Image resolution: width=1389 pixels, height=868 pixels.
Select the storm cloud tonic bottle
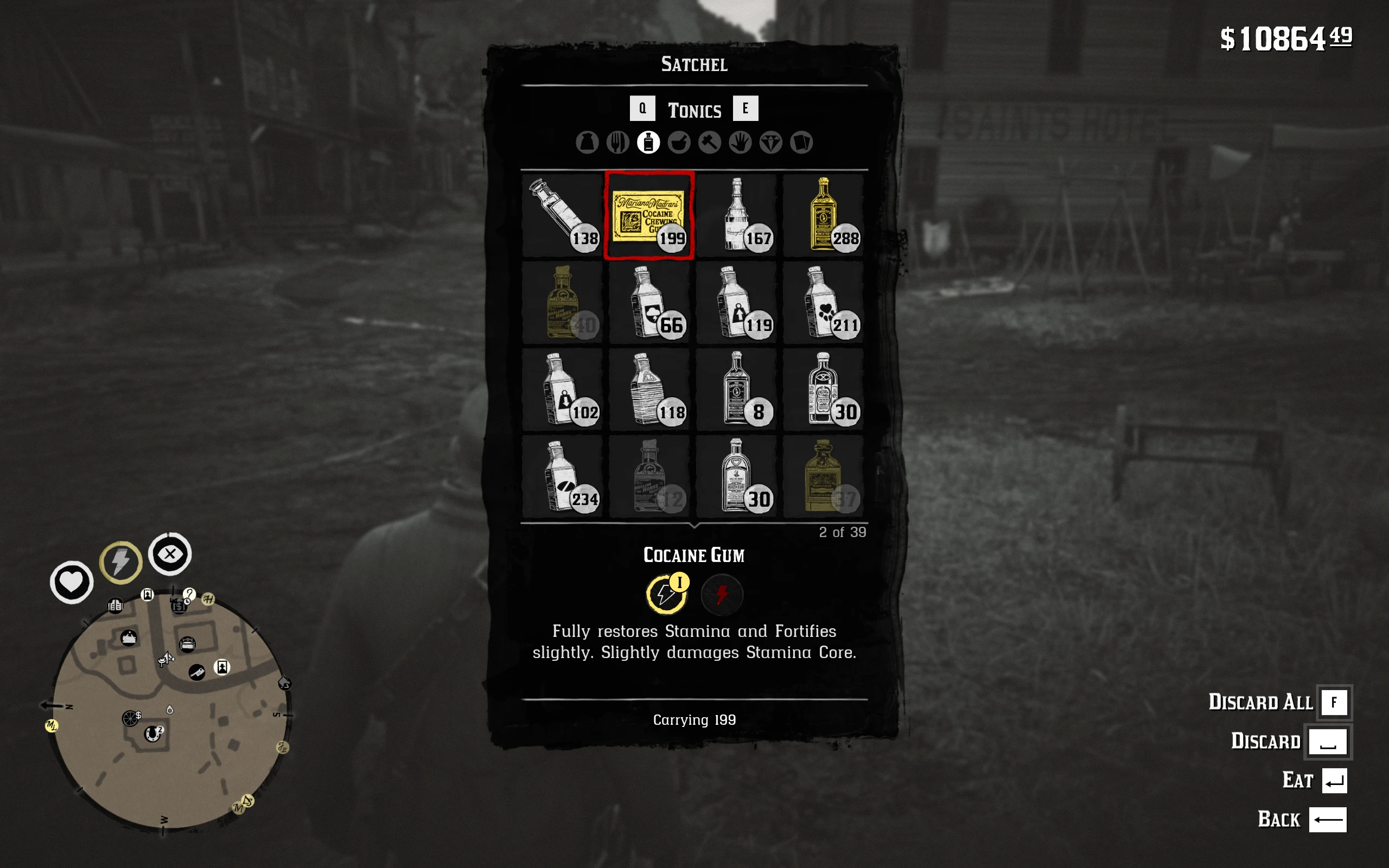(649, 303)
